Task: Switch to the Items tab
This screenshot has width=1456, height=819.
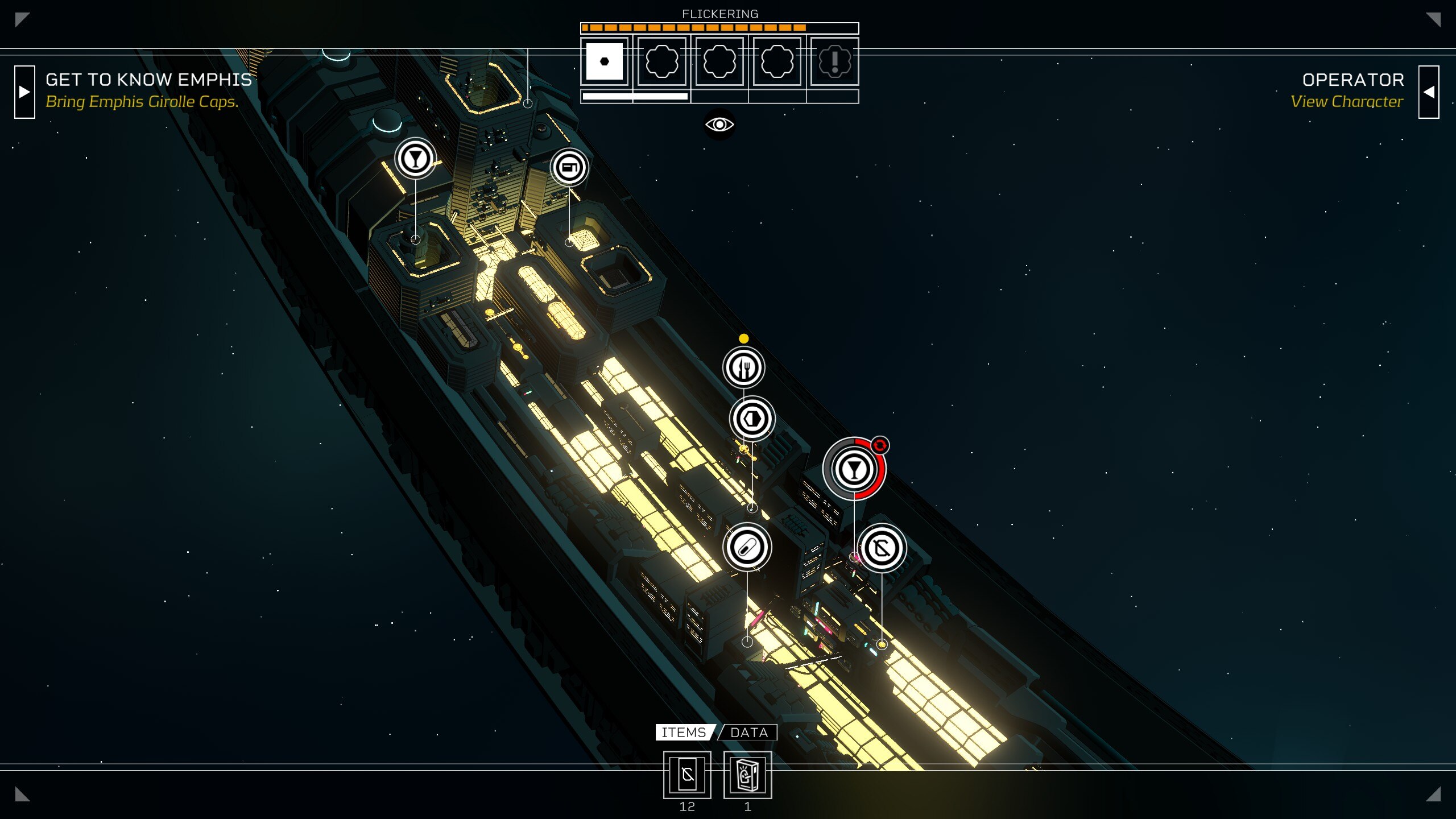Action: [684, 733]
